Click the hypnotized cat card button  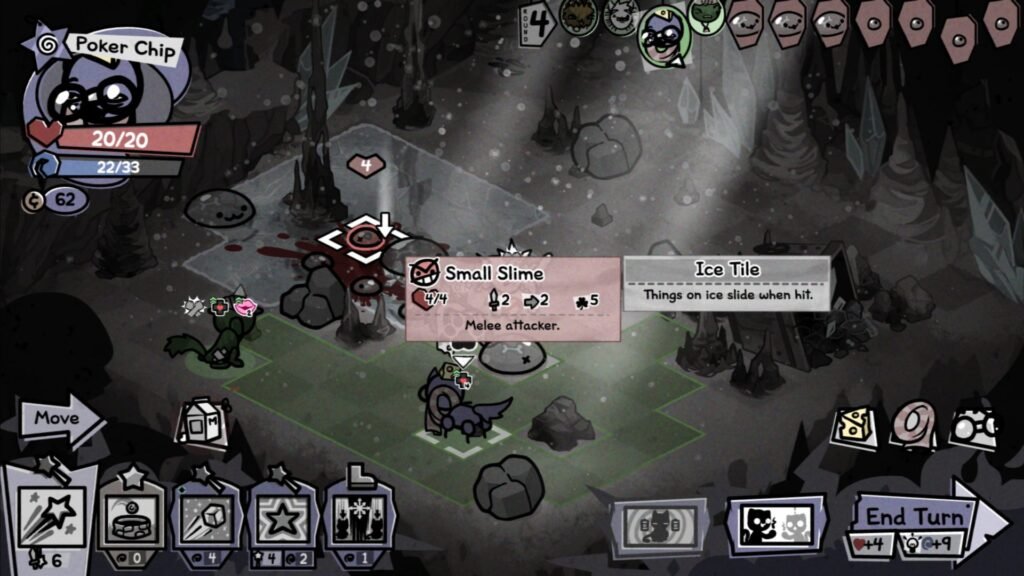659,526
